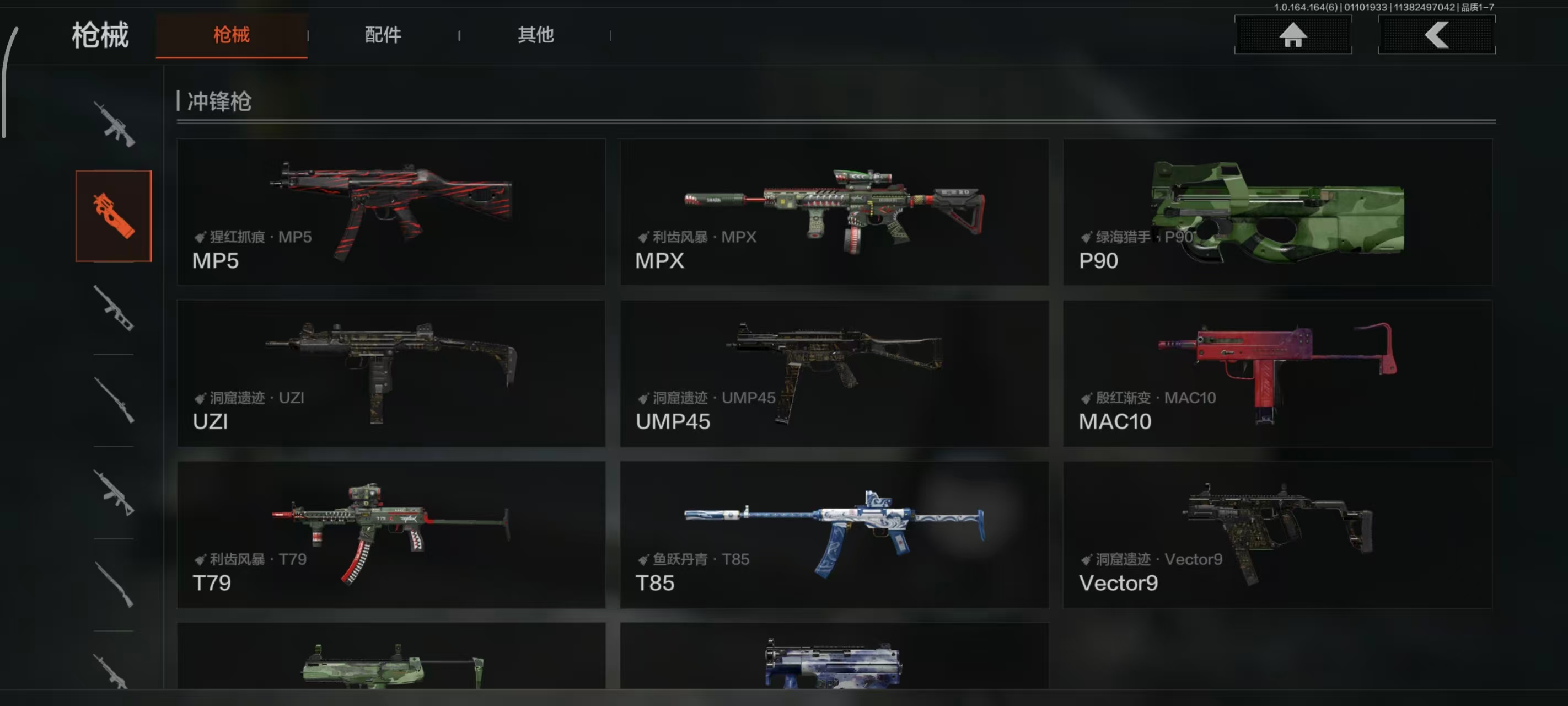Open the green camo P90 tile
The image size is (1568, 706).
click(1277, 212)
